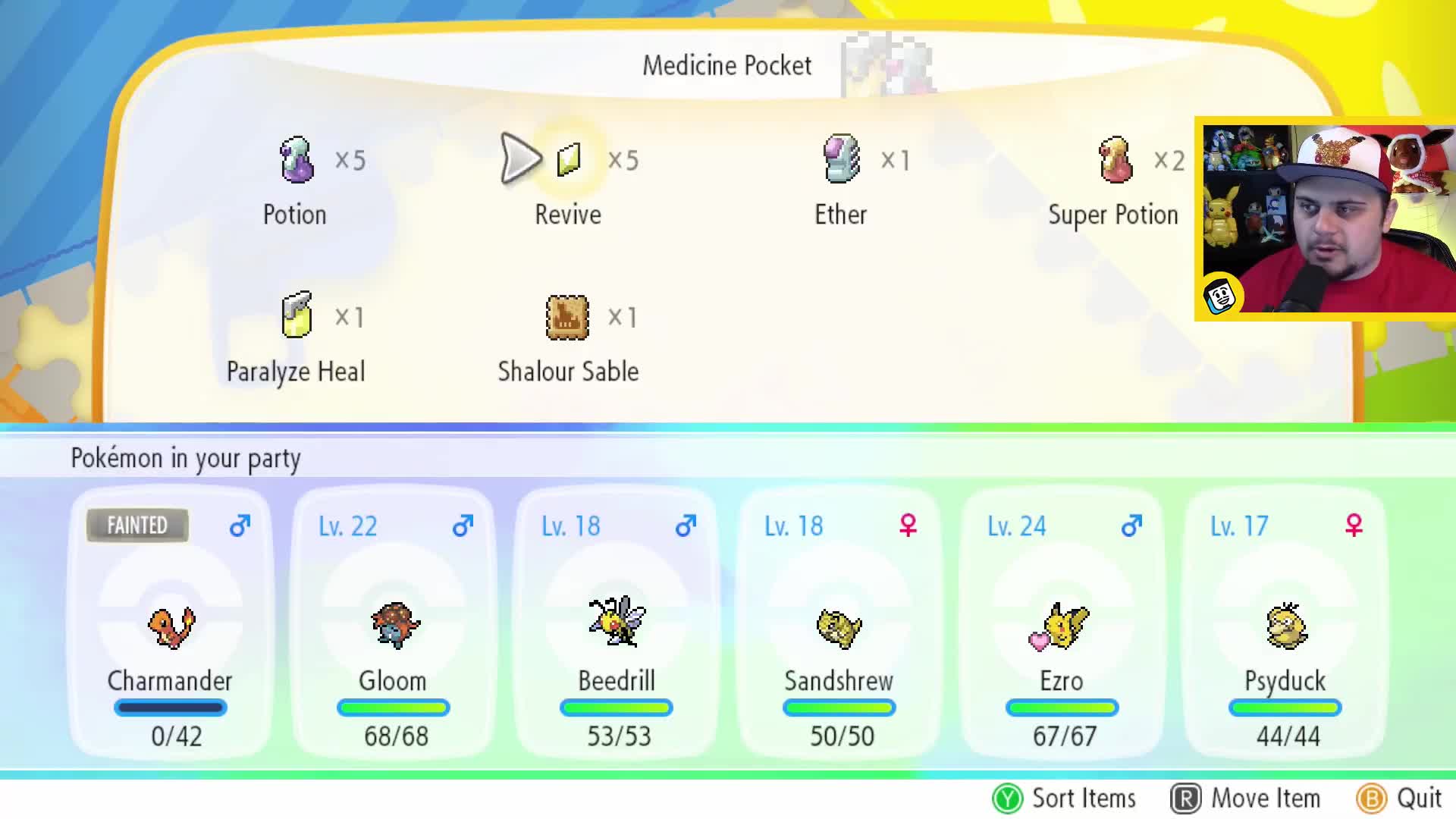Screen dimensions: 1456x819
Task: Select Gloom from the party
Action: [x=394, y=626]
